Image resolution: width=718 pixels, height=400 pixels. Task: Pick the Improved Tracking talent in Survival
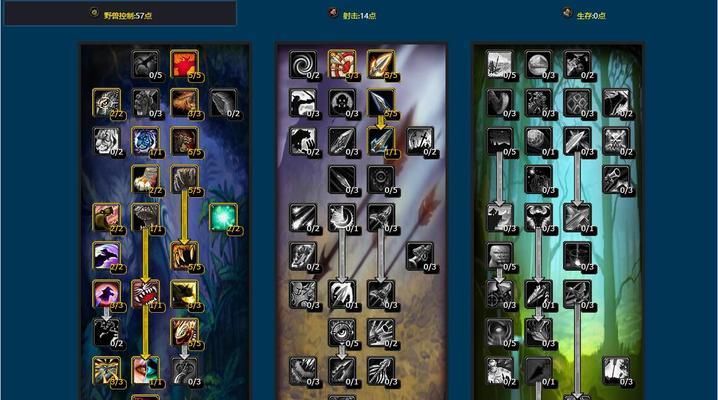tap(499, 64)
